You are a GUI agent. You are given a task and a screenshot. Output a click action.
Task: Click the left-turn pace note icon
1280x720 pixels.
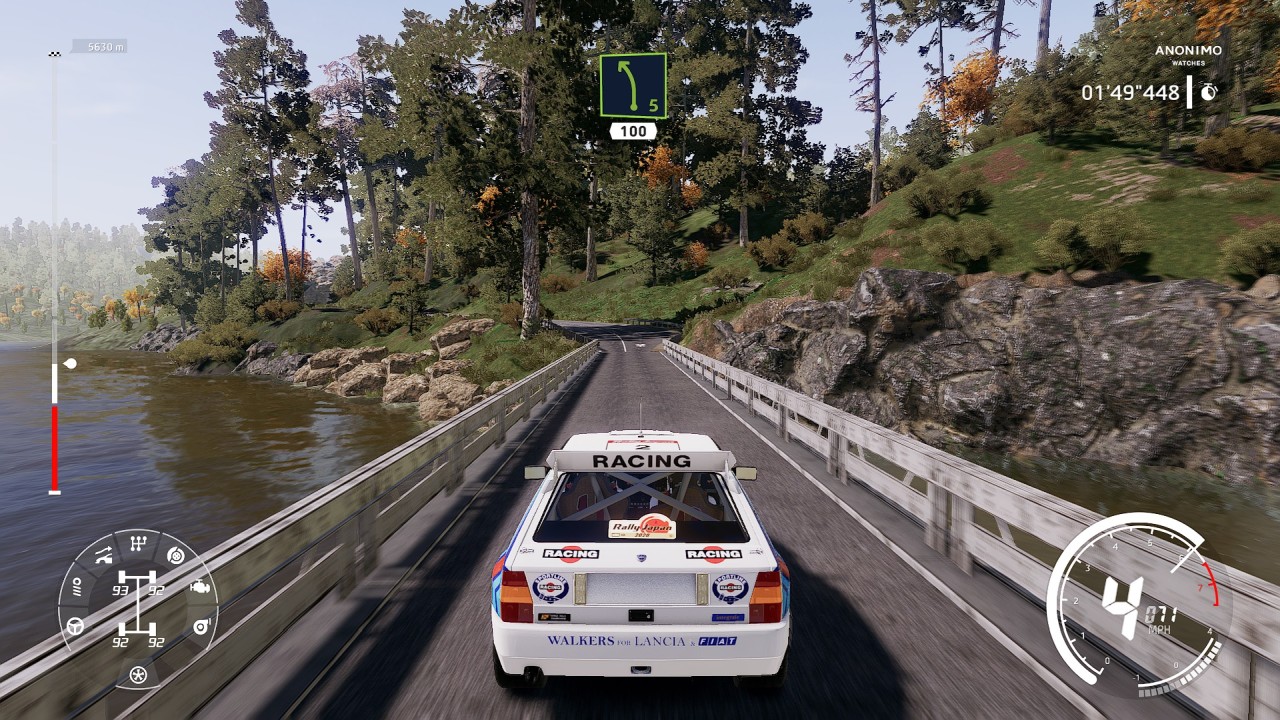click(632, 85)
